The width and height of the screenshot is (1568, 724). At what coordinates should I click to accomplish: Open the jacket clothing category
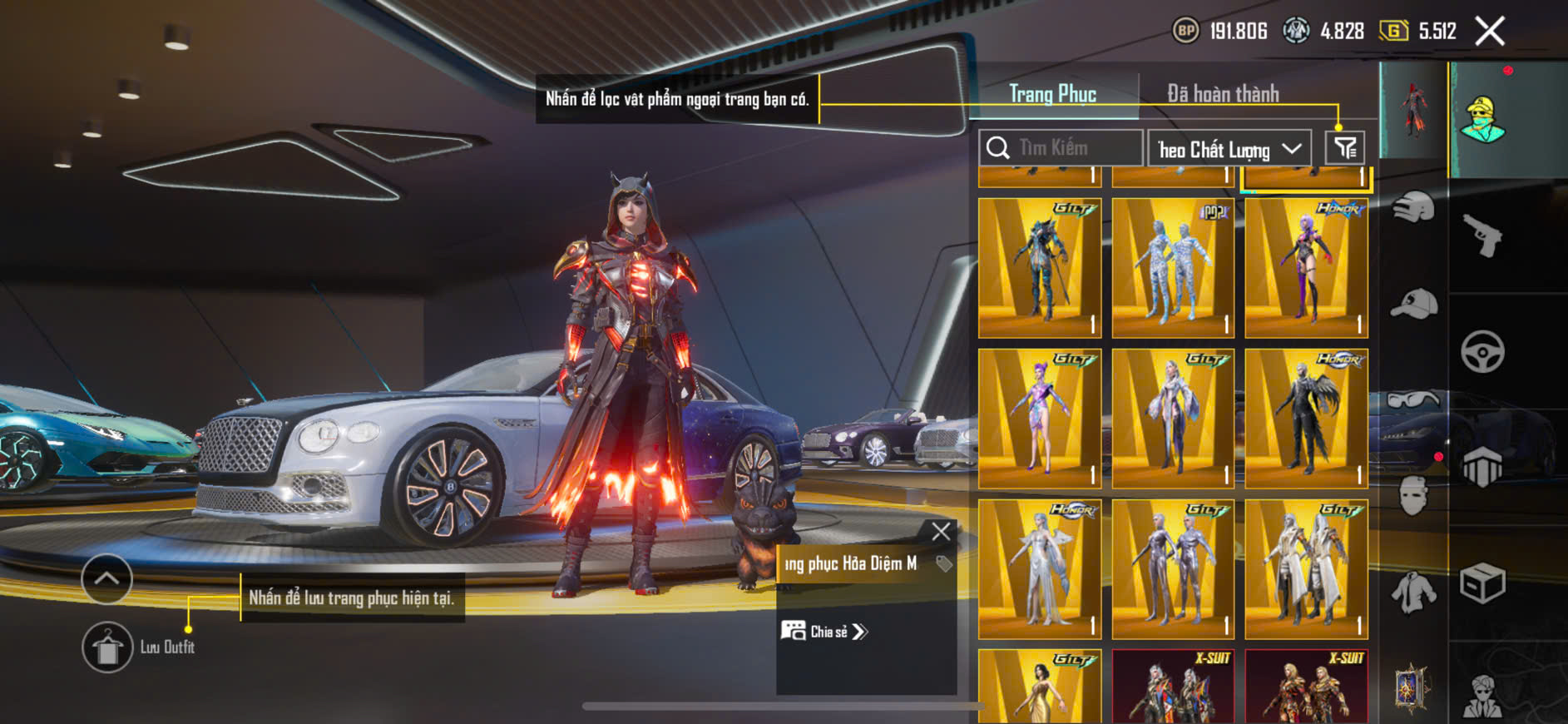1413,593
